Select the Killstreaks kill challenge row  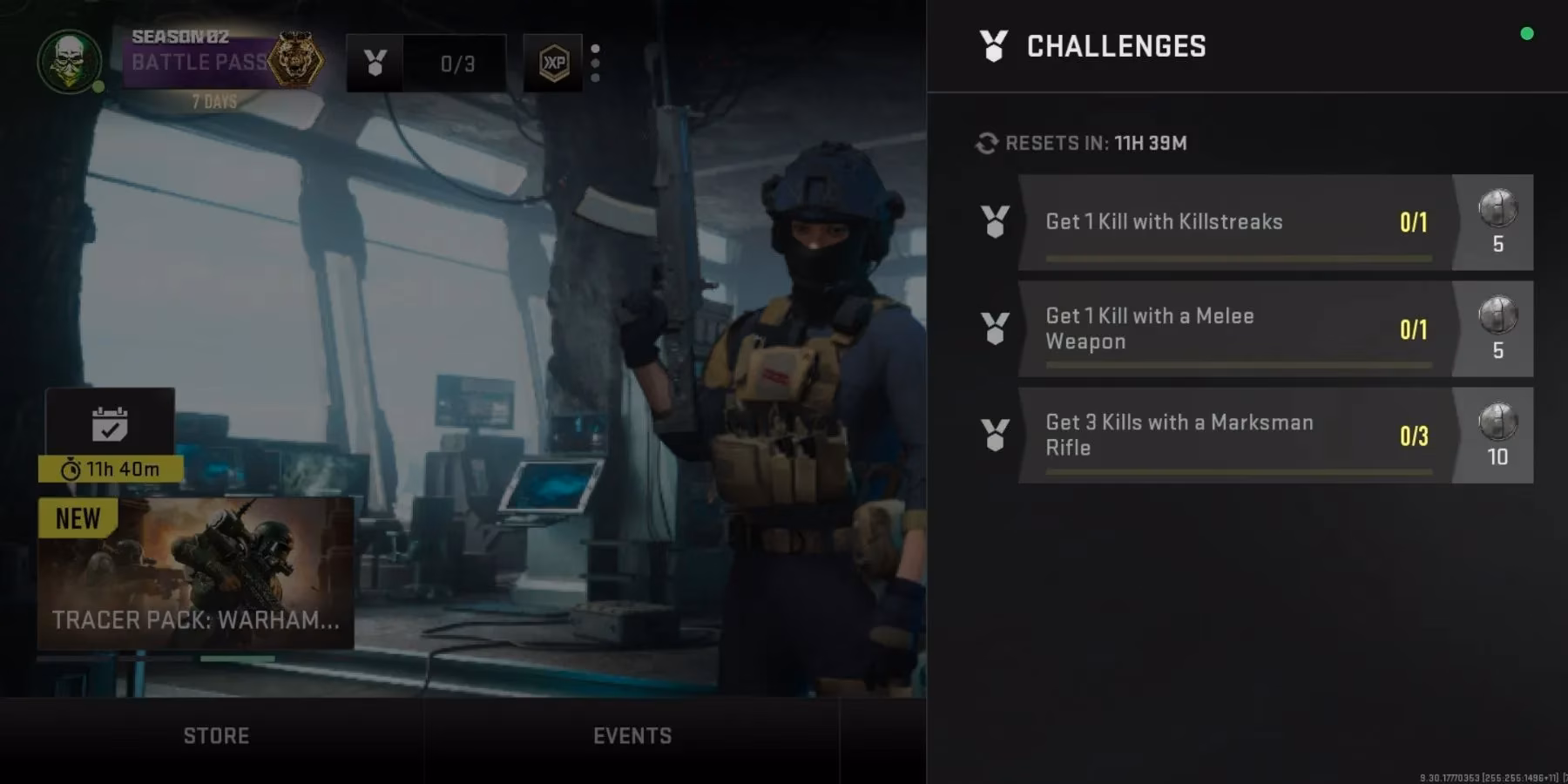click(1235, 222)
